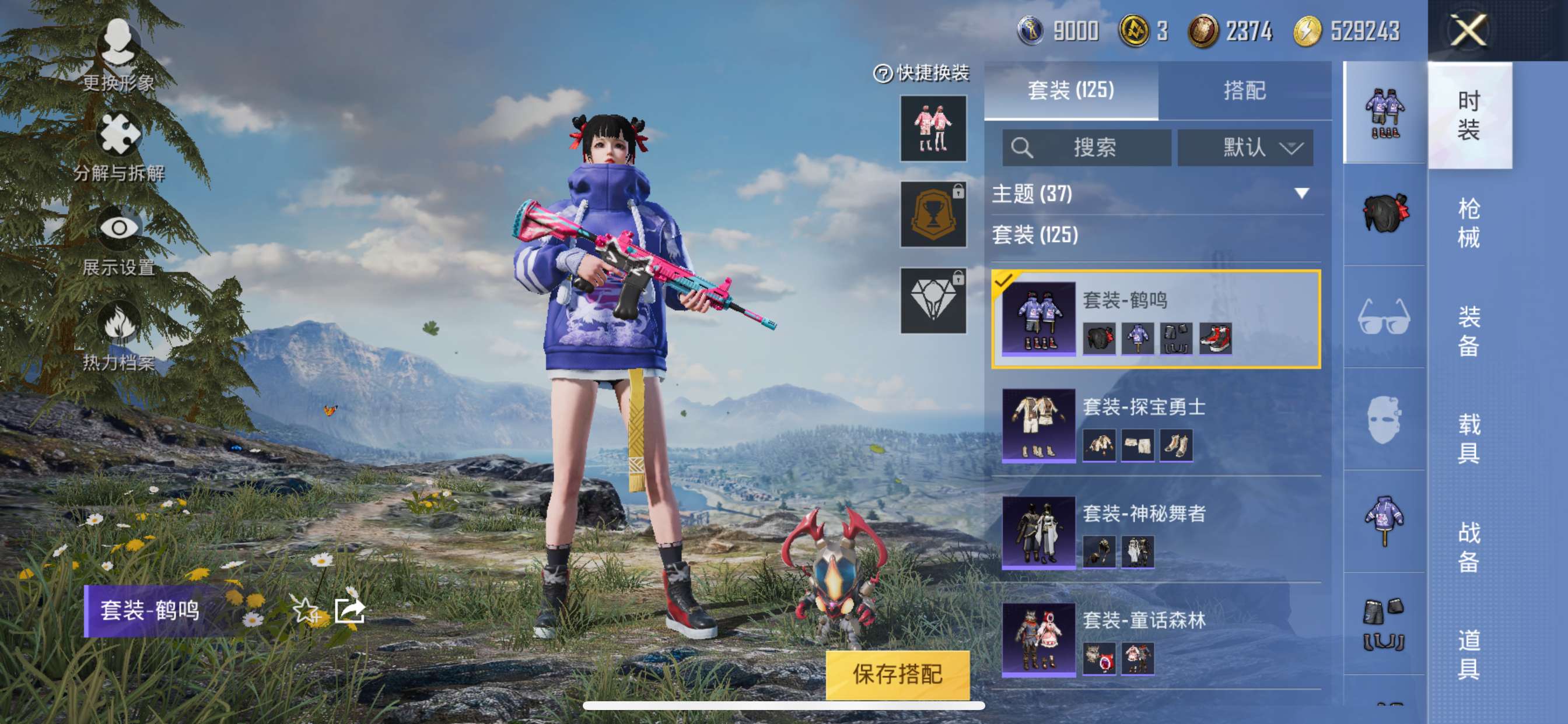Favorite the outfit with the star icon

(x=305, y=610)
